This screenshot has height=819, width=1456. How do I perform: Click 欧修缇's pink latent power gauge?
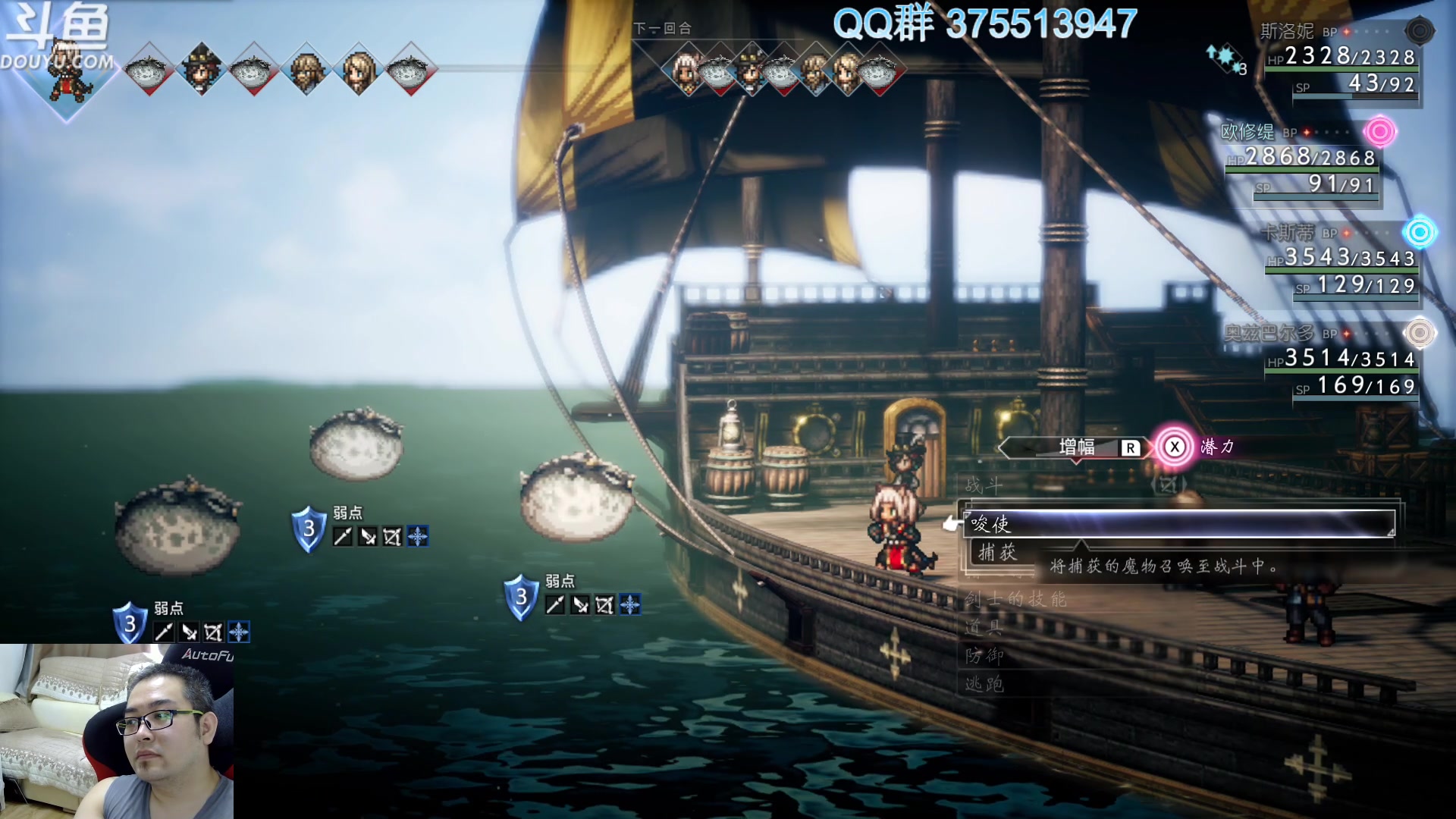point(1379,132)
